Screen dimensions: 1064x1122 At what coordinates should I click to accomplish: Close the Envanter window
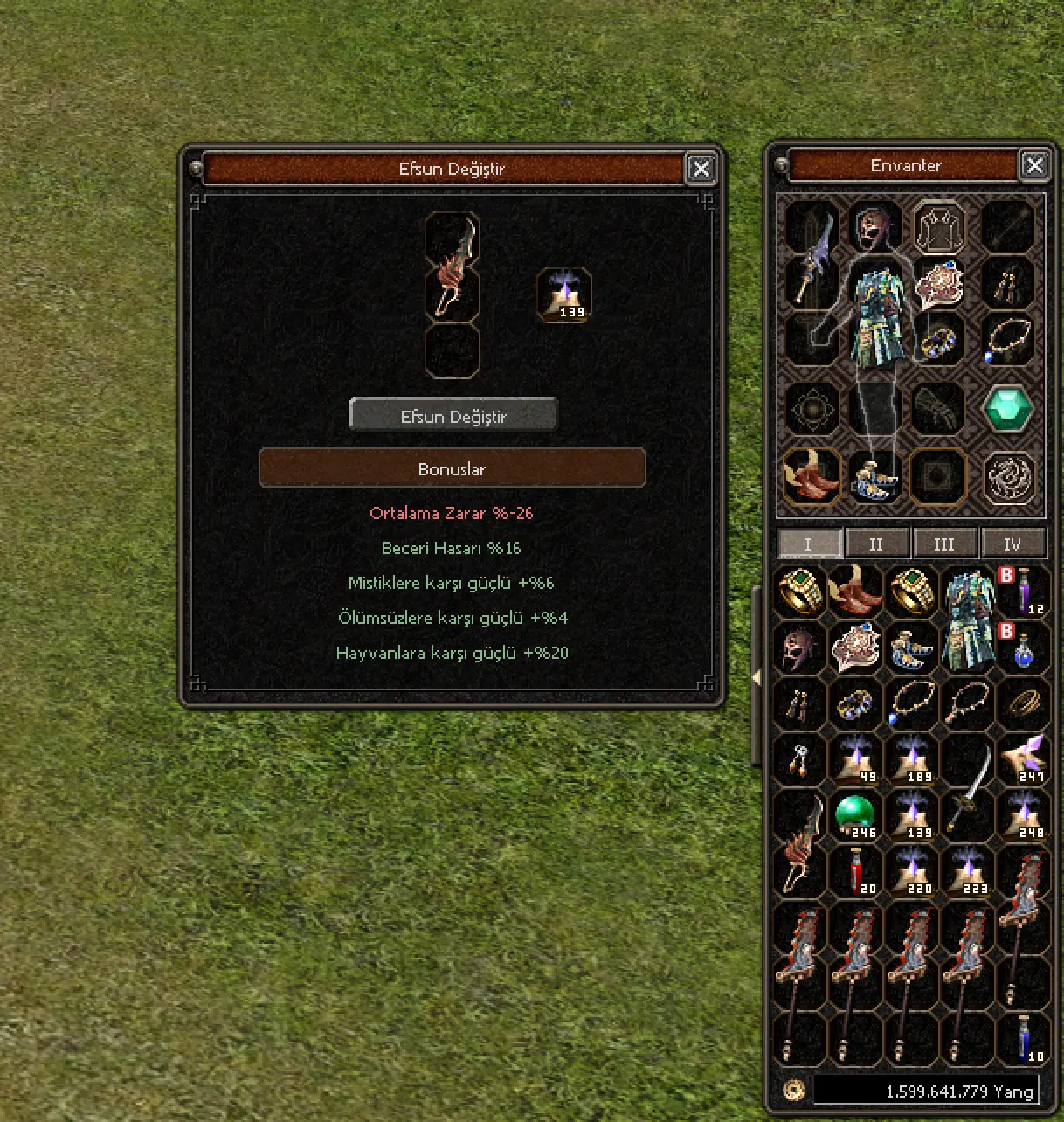[x=1034, y=165]
